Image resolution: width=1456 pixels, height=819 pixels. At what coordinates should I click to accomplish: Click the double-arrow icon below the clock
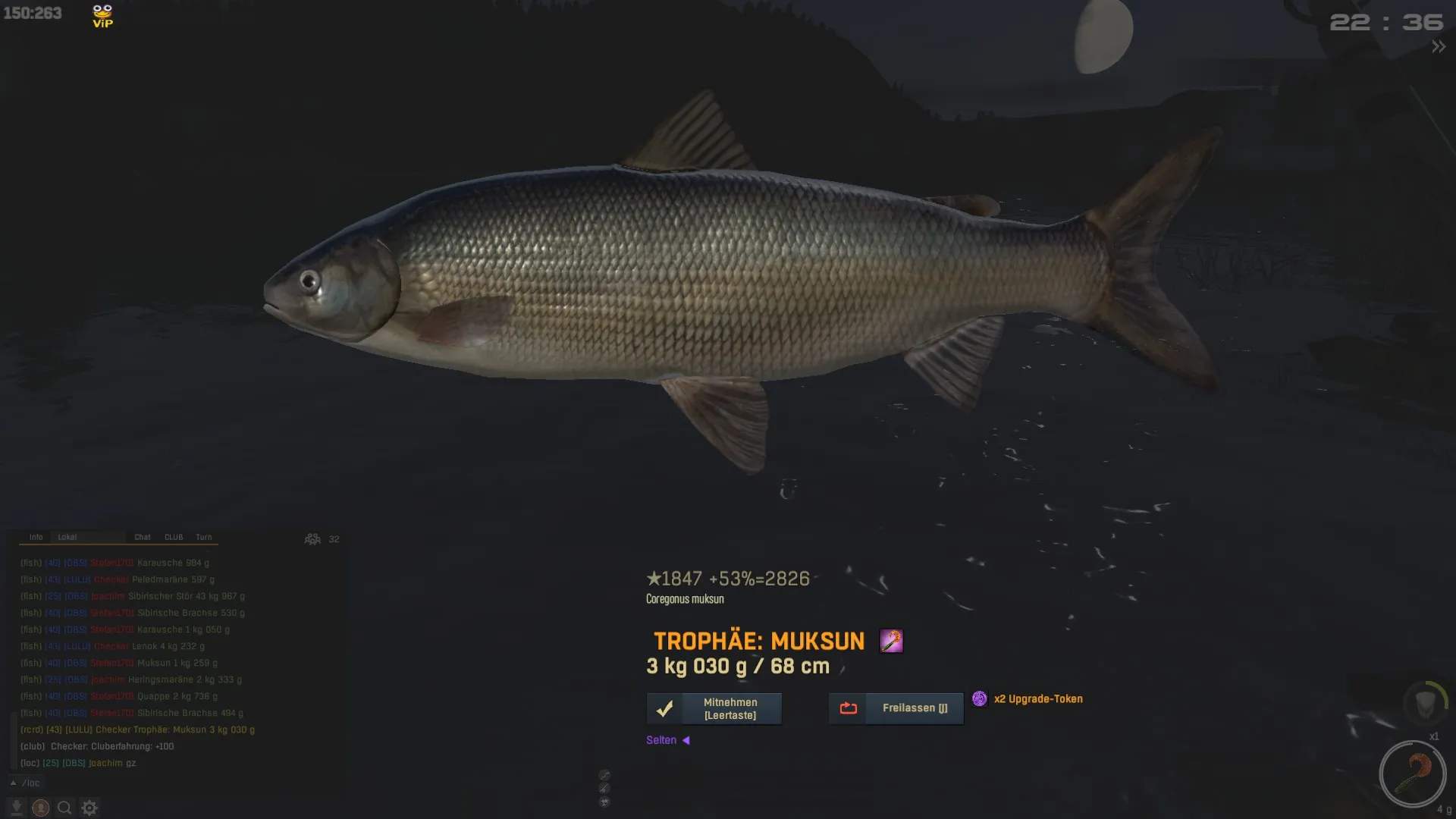click(1438, 47)
